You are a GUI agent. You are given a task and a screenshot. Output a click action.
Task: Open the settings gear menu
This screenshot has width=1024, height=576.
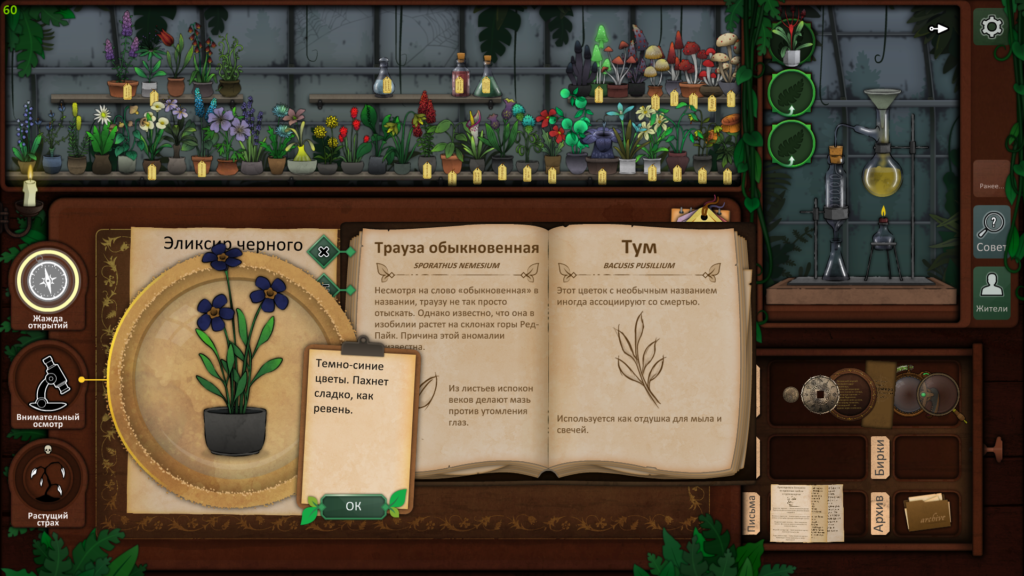pyautogui.click(x=991, y=27)
